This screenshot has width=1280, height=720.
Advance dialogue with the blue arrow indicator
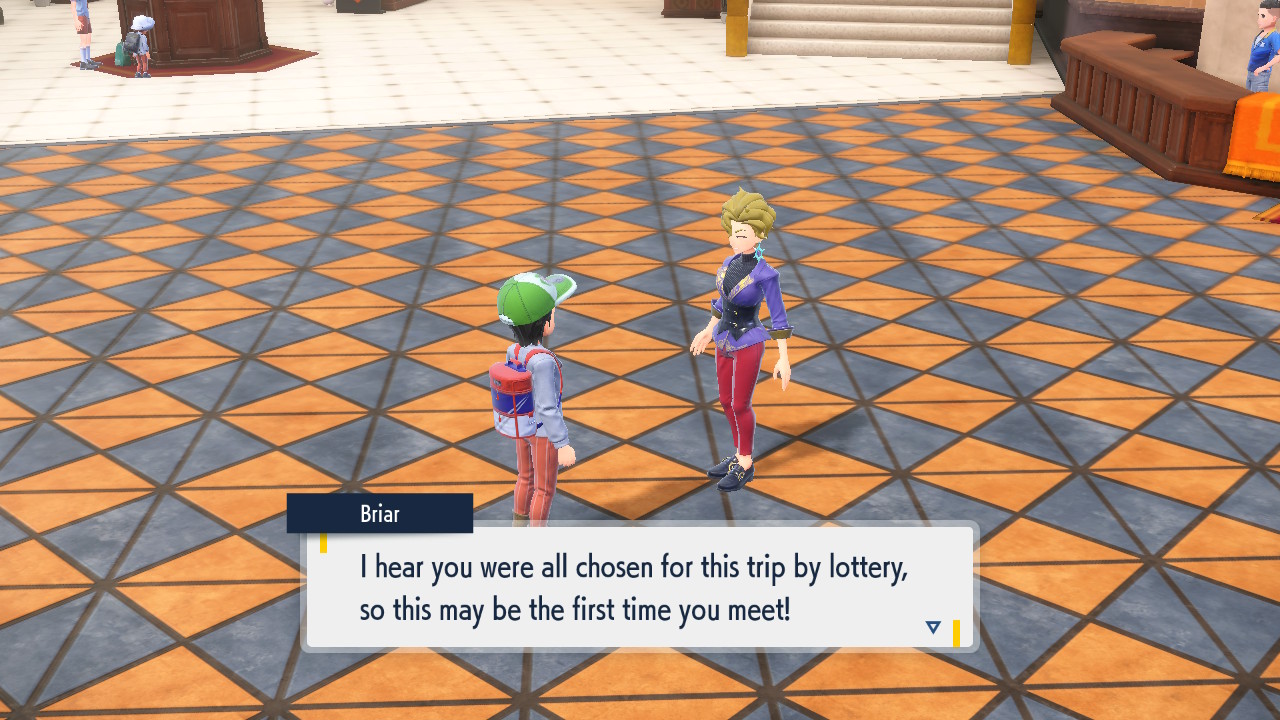coord(933,628)
